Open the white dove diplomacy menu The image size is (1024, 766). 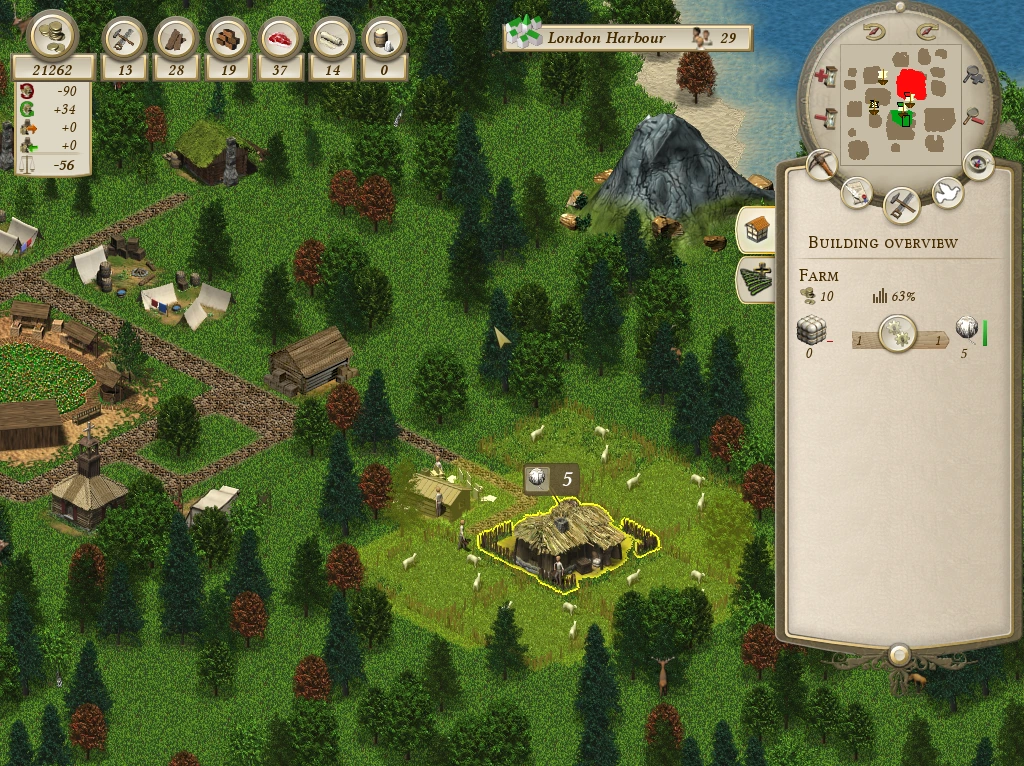947,192
